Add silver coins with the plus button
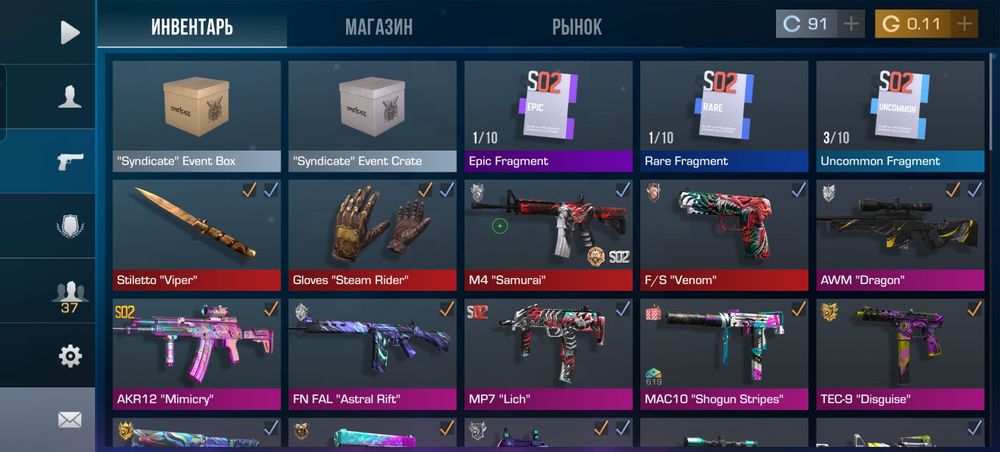This screenshot has height=452, width=1000. (x=851, y=24)
